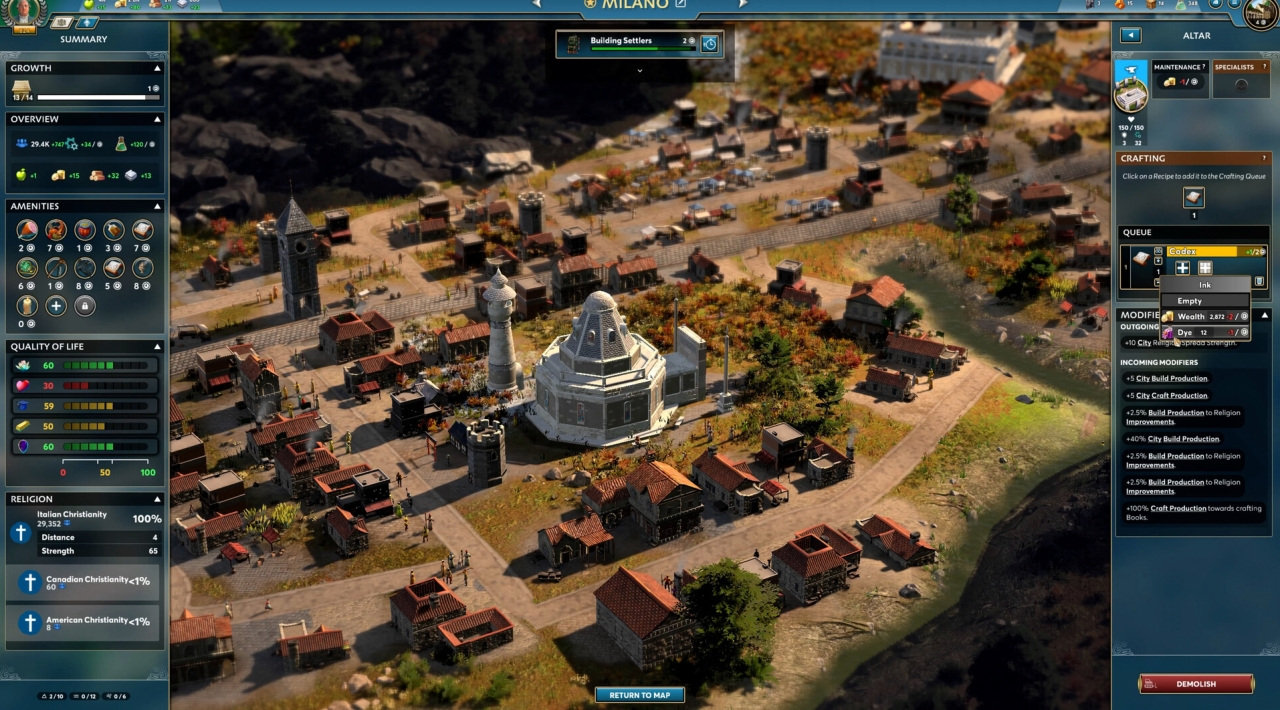
Task: Show the Crafting help question mark
Action: [x=1266, y=158]
